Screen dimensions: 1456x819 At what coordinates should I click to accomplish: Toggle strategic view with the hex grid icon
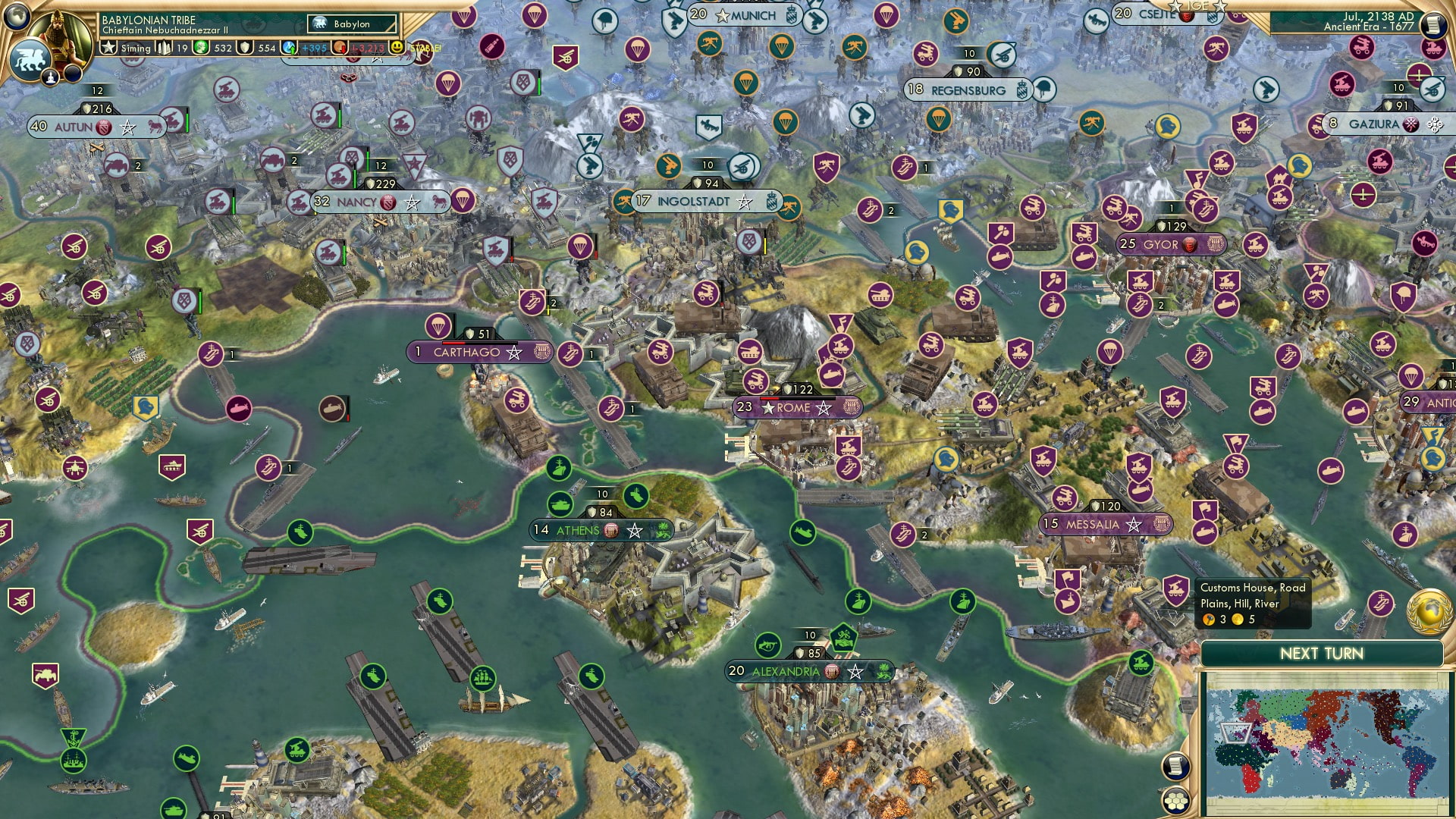pyautogui.click(x=1177, y=802)
